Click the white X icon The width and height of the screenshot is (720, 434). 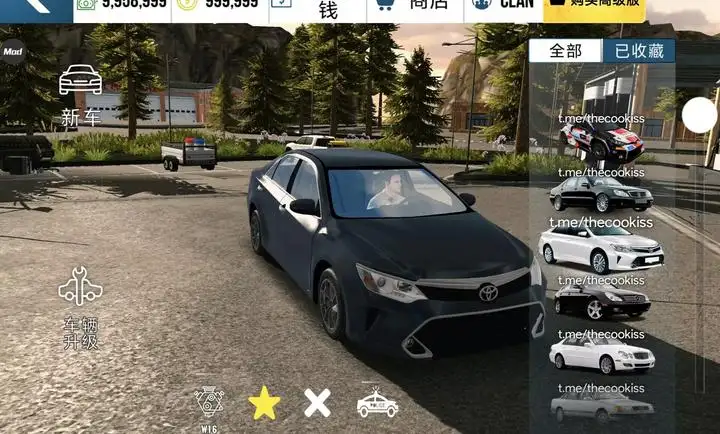coord(317,403)
